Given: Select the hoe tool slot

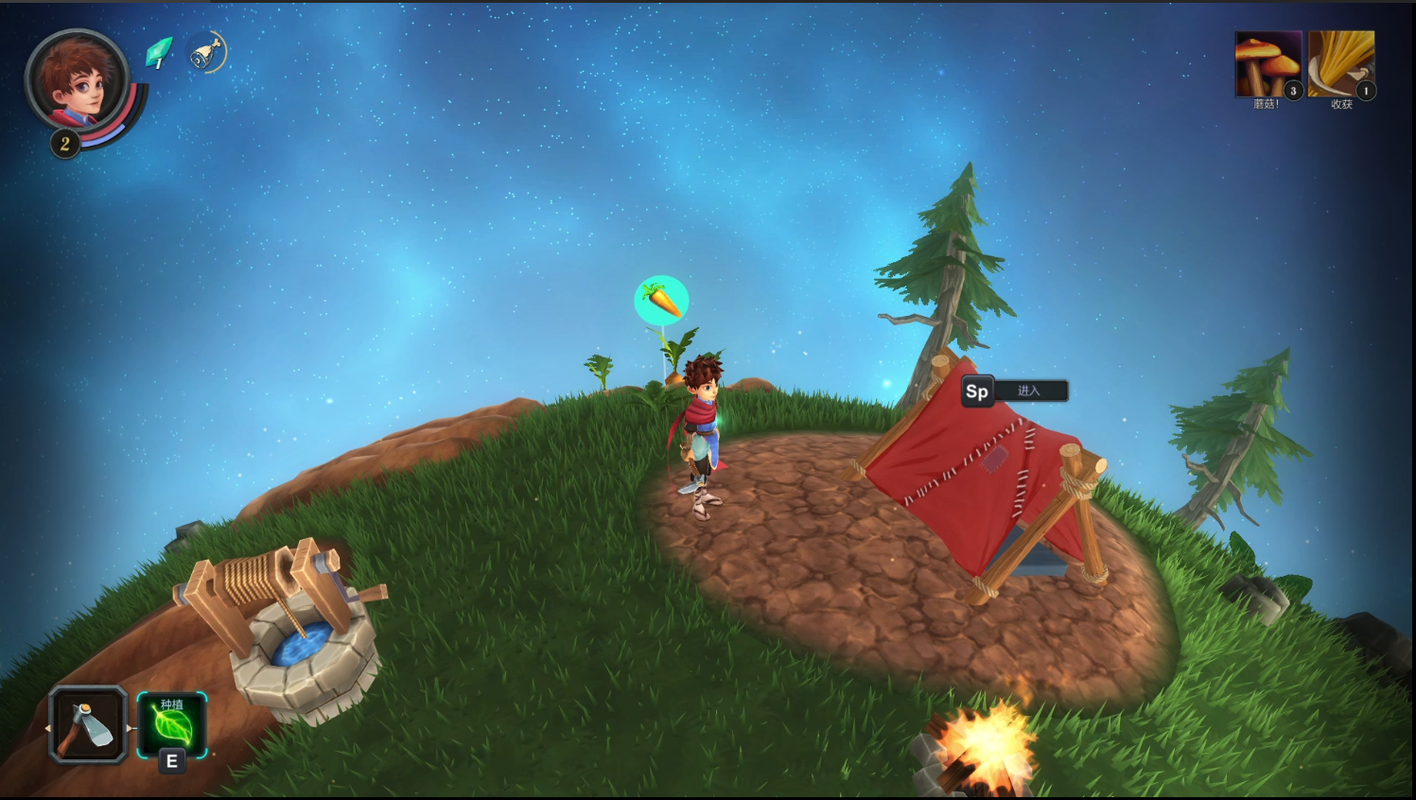Looking at the screenshot, I should click(x=88, y=725).
